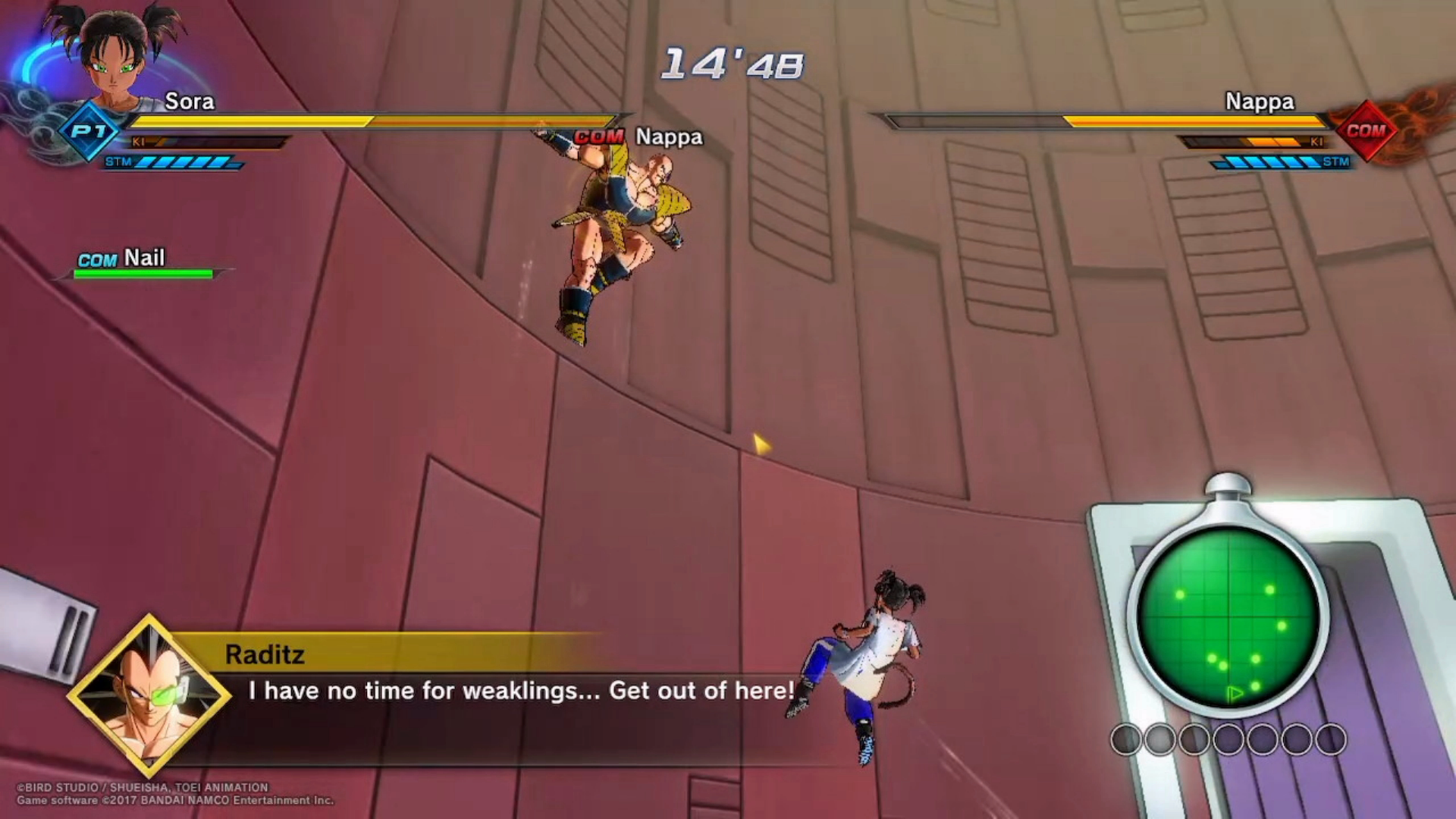Click the red COM badge beside Nappa
This screenshot has width=1456, height=819.
pos(1365,130)
